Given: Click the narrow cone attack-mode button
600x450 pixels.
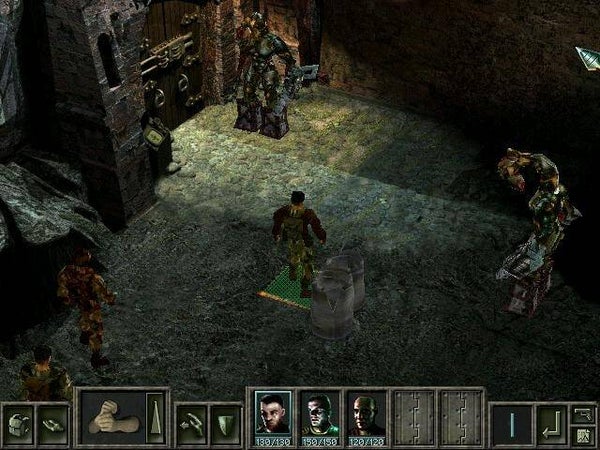Looking at the screenshot, I should click(x=153, y=419).
